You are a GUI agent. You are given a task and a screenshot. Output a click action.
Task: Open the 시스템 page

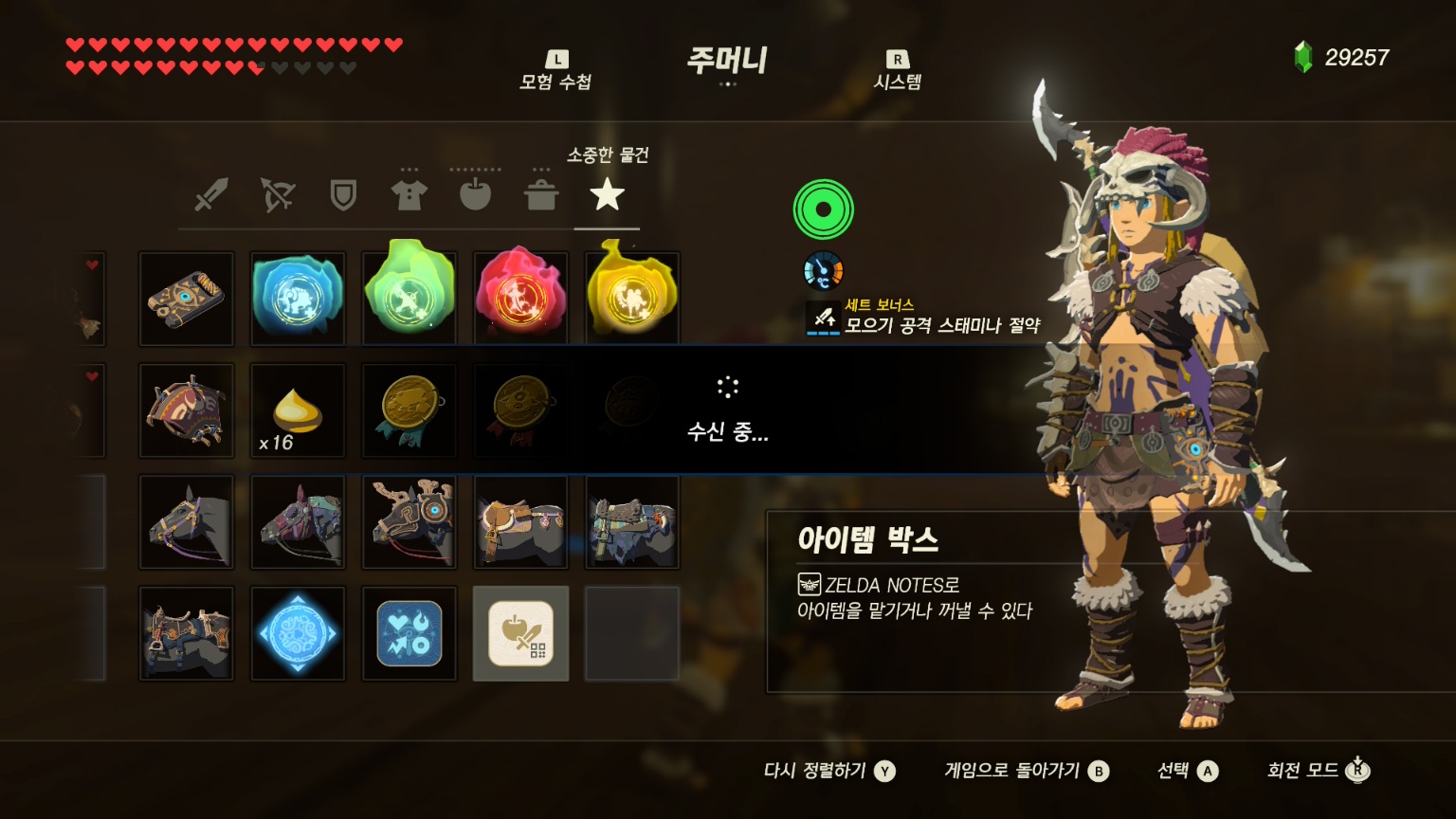[897, 71]
